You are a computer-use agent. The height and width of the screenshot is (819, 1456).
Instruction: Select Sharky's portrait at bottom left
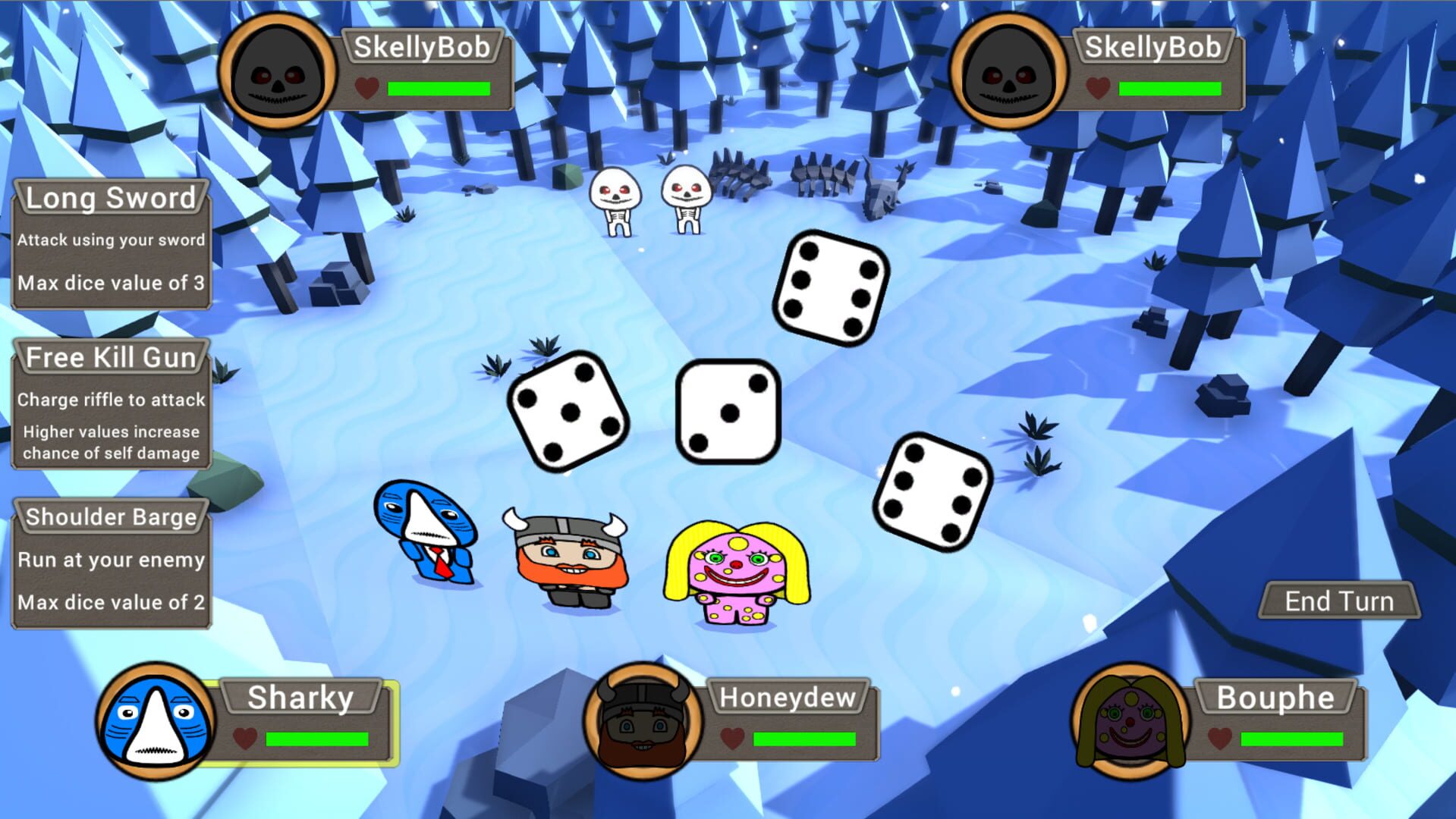click(x=156, y=724)
